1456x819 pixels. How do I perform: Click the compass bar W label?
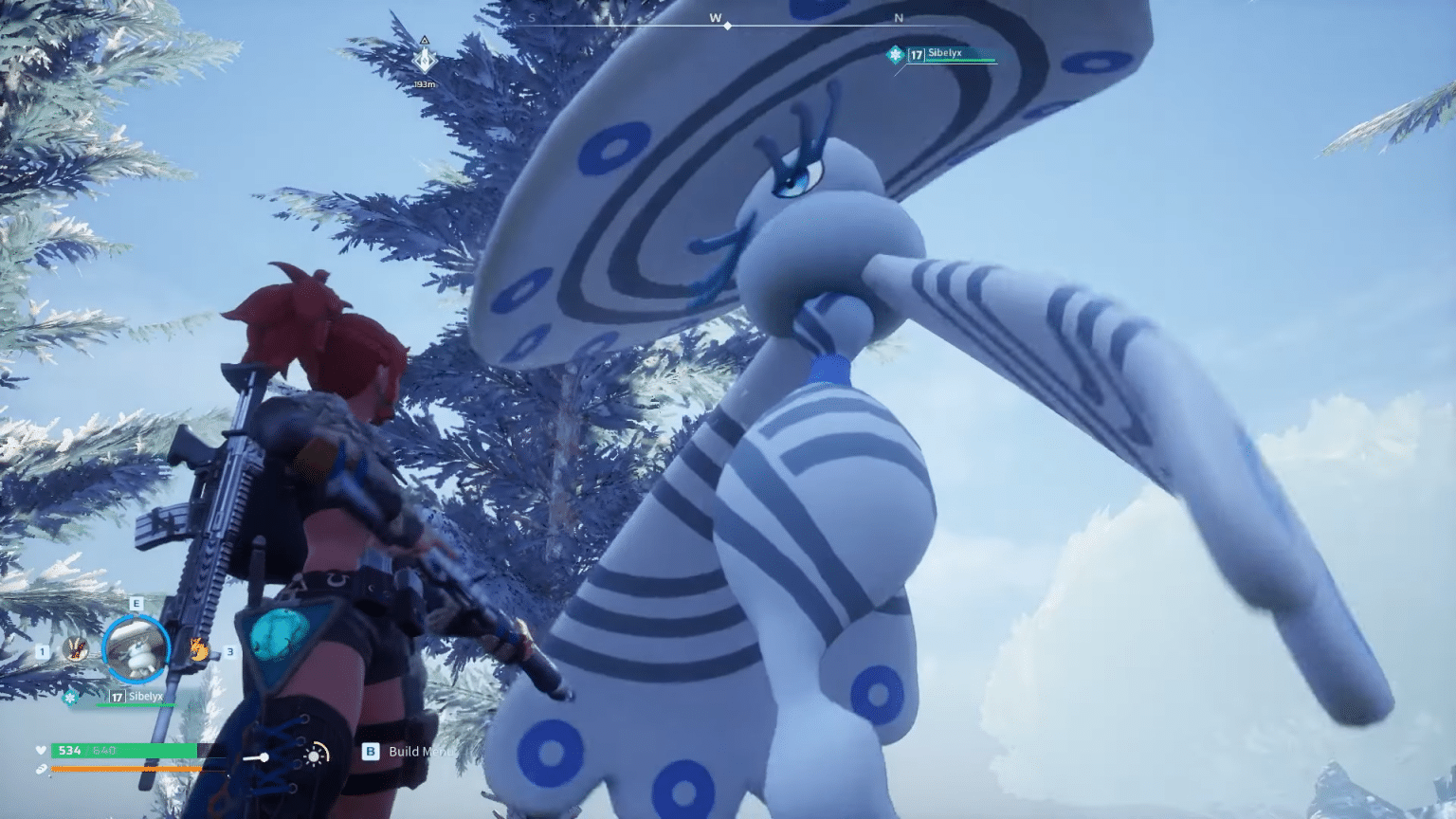tap(714, 18)
